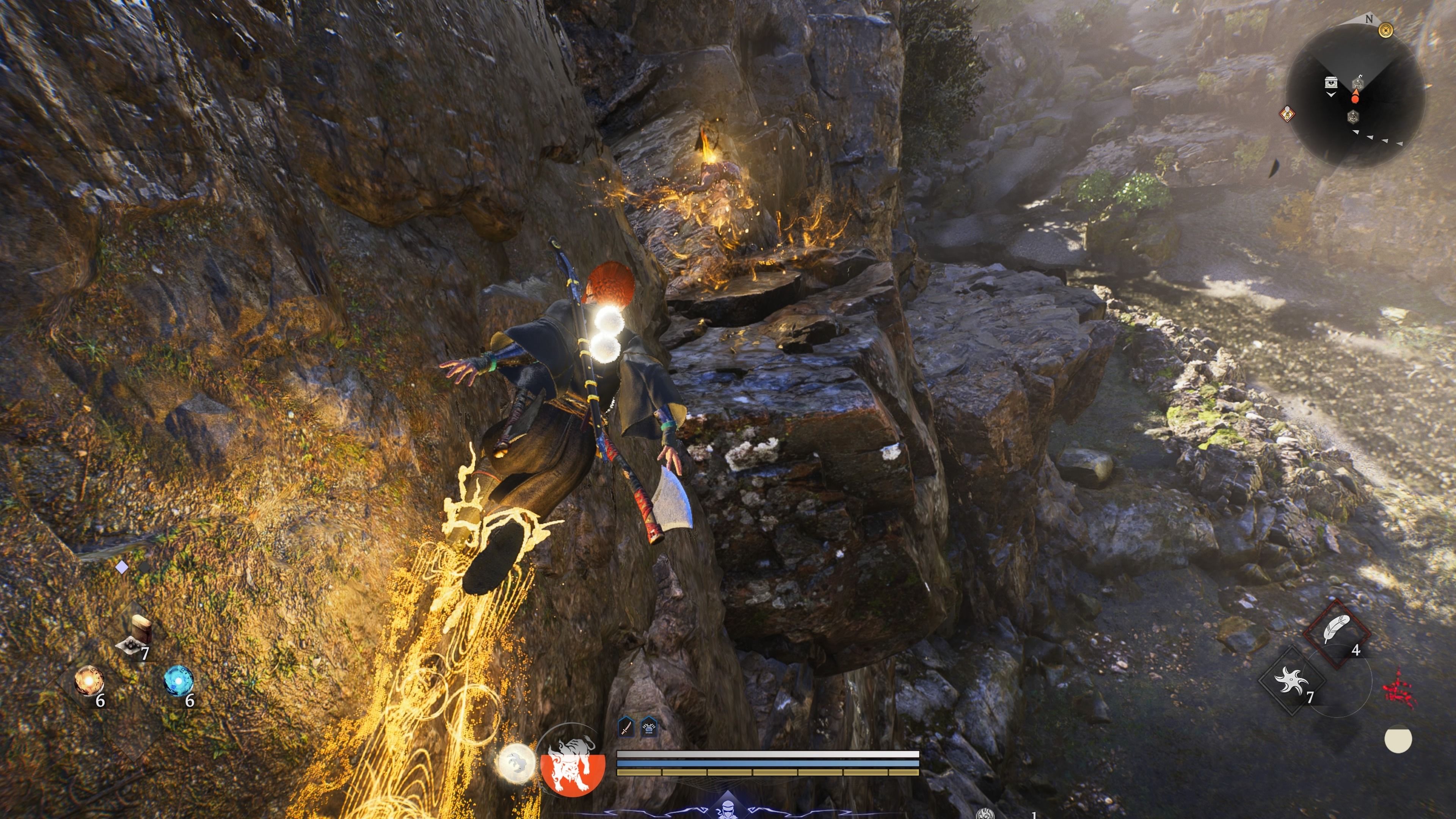Viewport: 1456px width, 819px height.
Task: Click the ninja emblem below the health bar
Action: point(729,808)
